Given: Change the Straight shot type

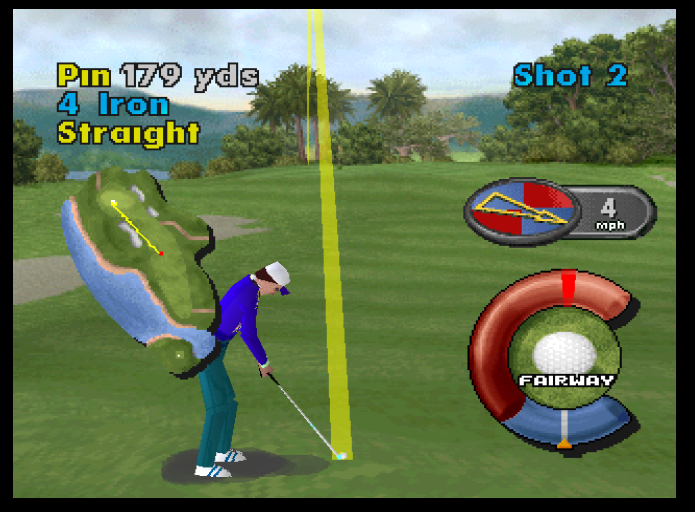Looking at the screenshot, I should click(128, 132).
